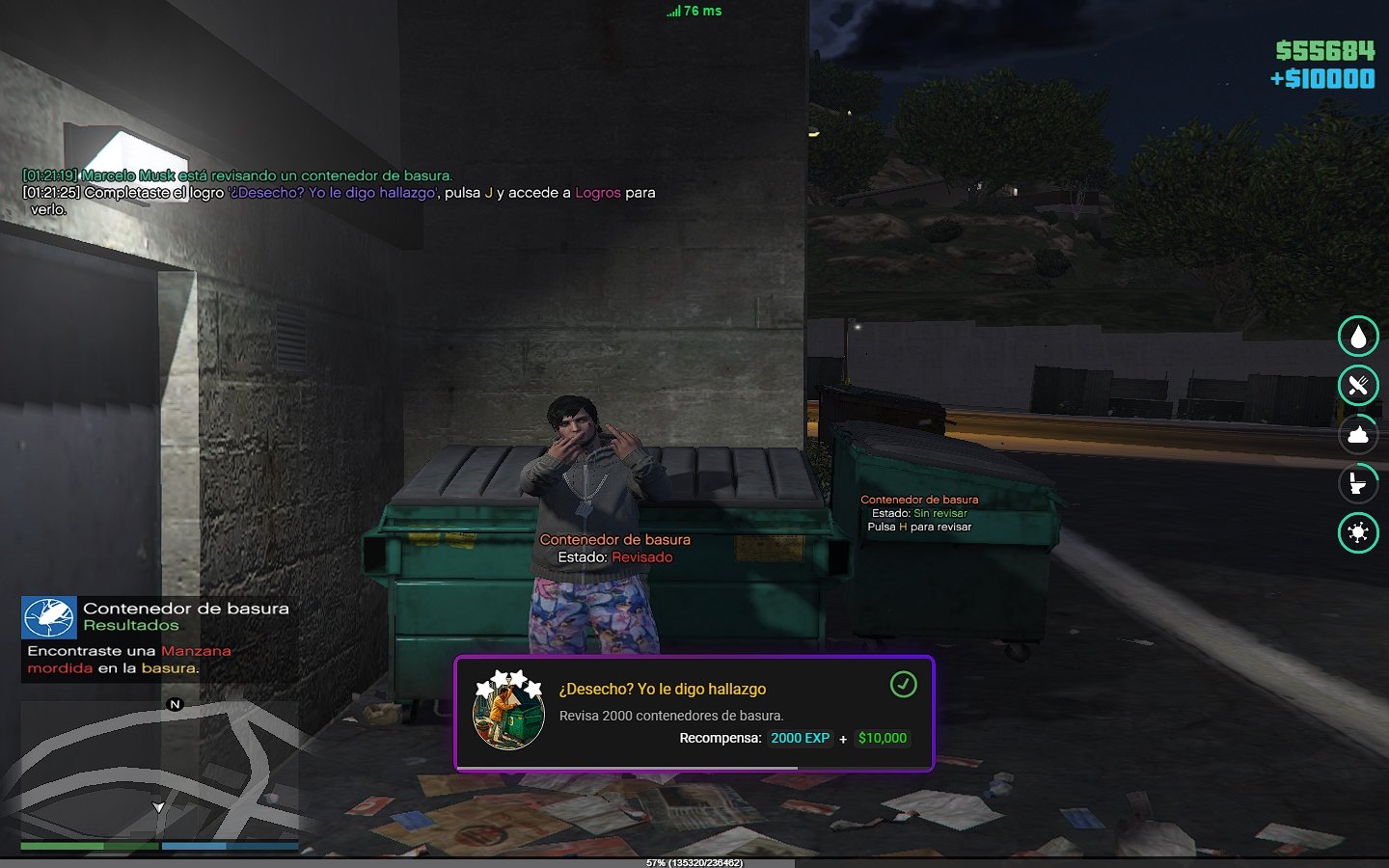Open the '¿Desecho? Yo le digo hallazgo' achievement popup
The width and height of the screenshot is (1389, 868).
694,714
